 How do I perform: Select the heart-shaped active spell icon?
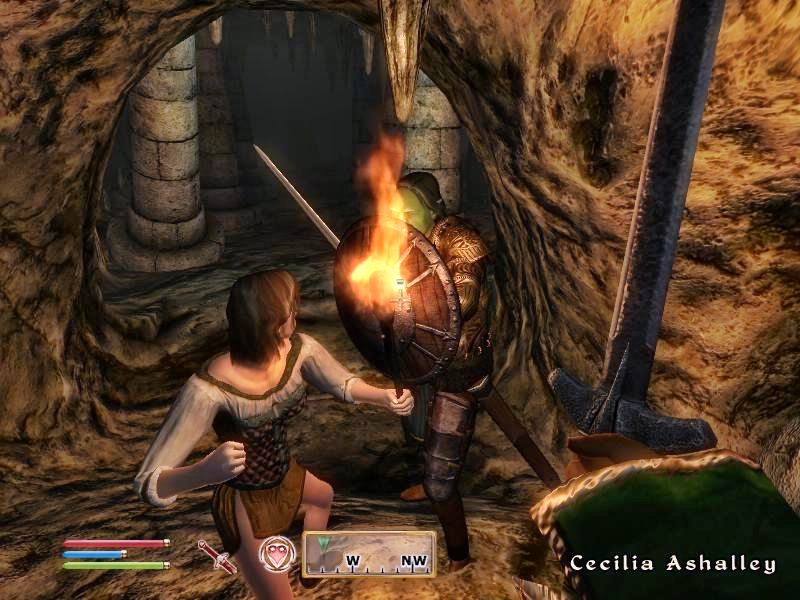pyautogui.click(x=276, y=554)
